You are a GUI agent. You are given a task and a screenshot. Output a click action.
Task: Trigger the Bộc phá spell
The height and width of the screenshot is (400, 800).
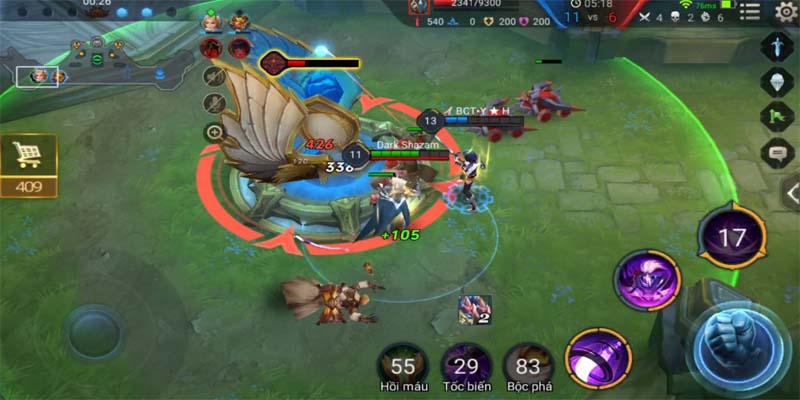point(528,366)
